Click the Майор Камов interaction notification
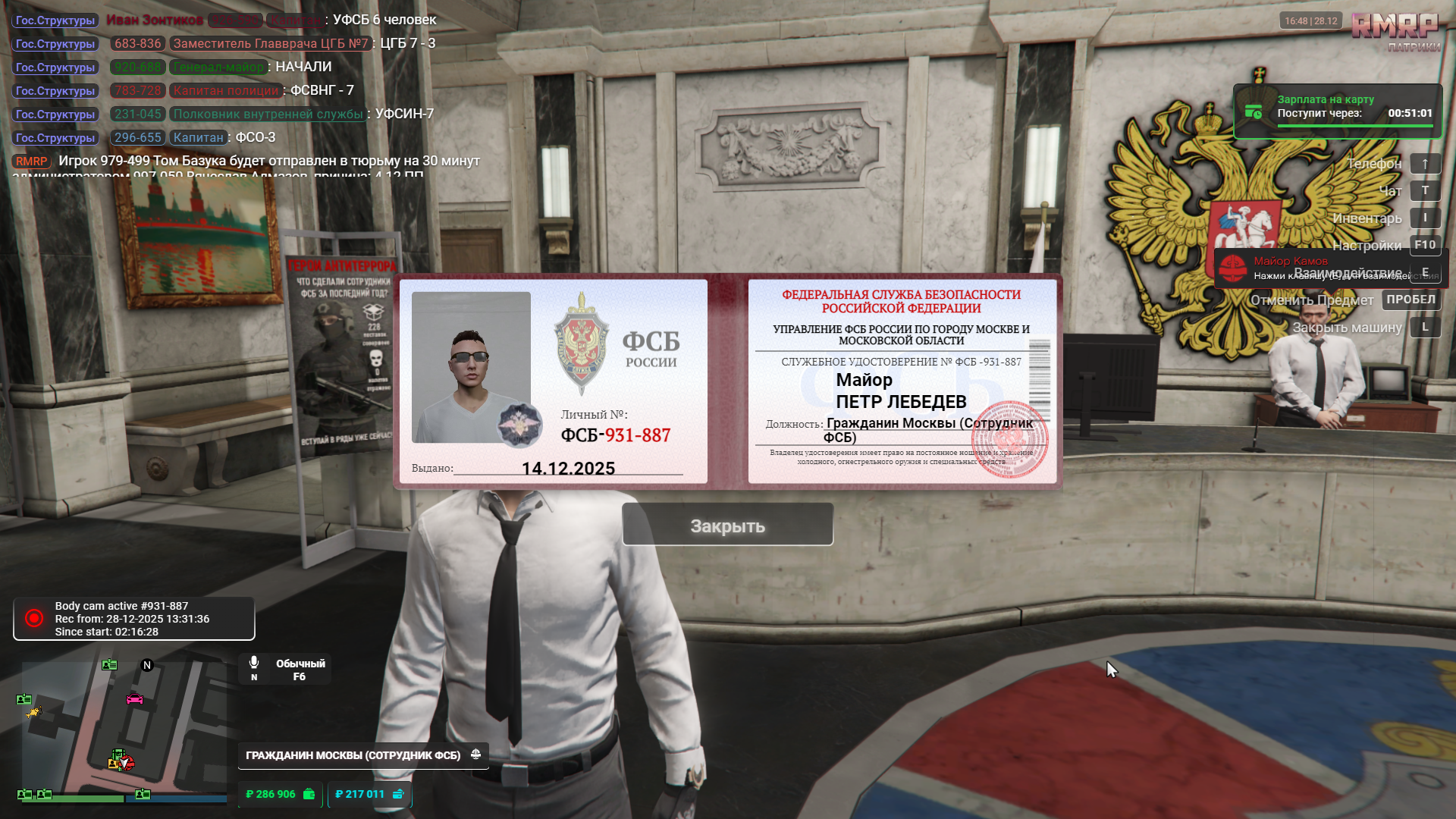 1330,268
